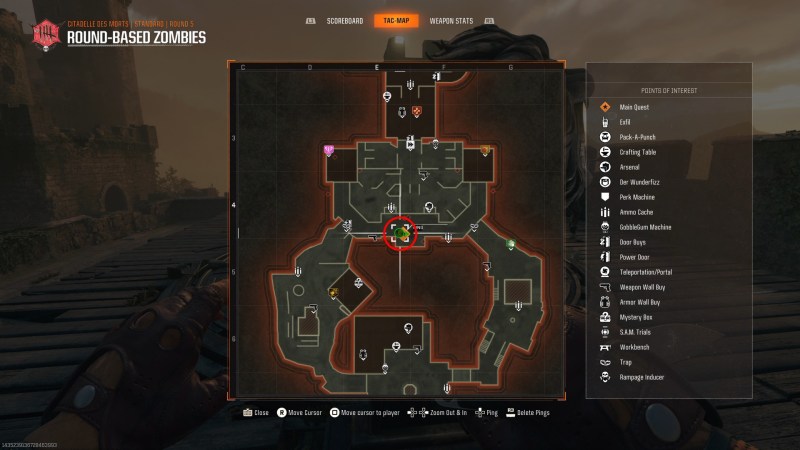
Task: Select Mystery Box in points of interest
Action: pos(635,317)
